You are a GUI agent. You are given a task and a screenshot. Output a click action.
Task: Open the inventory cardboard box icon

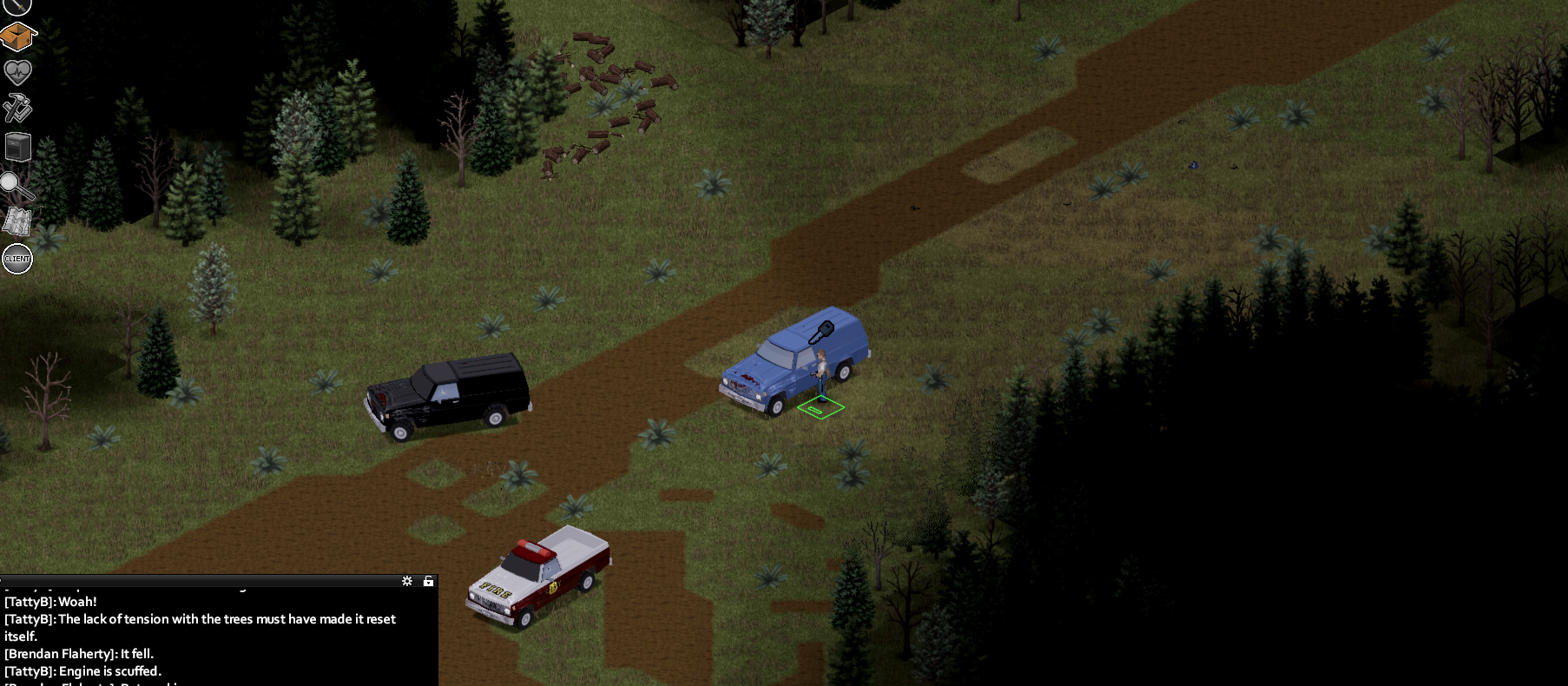click(17, 36)
